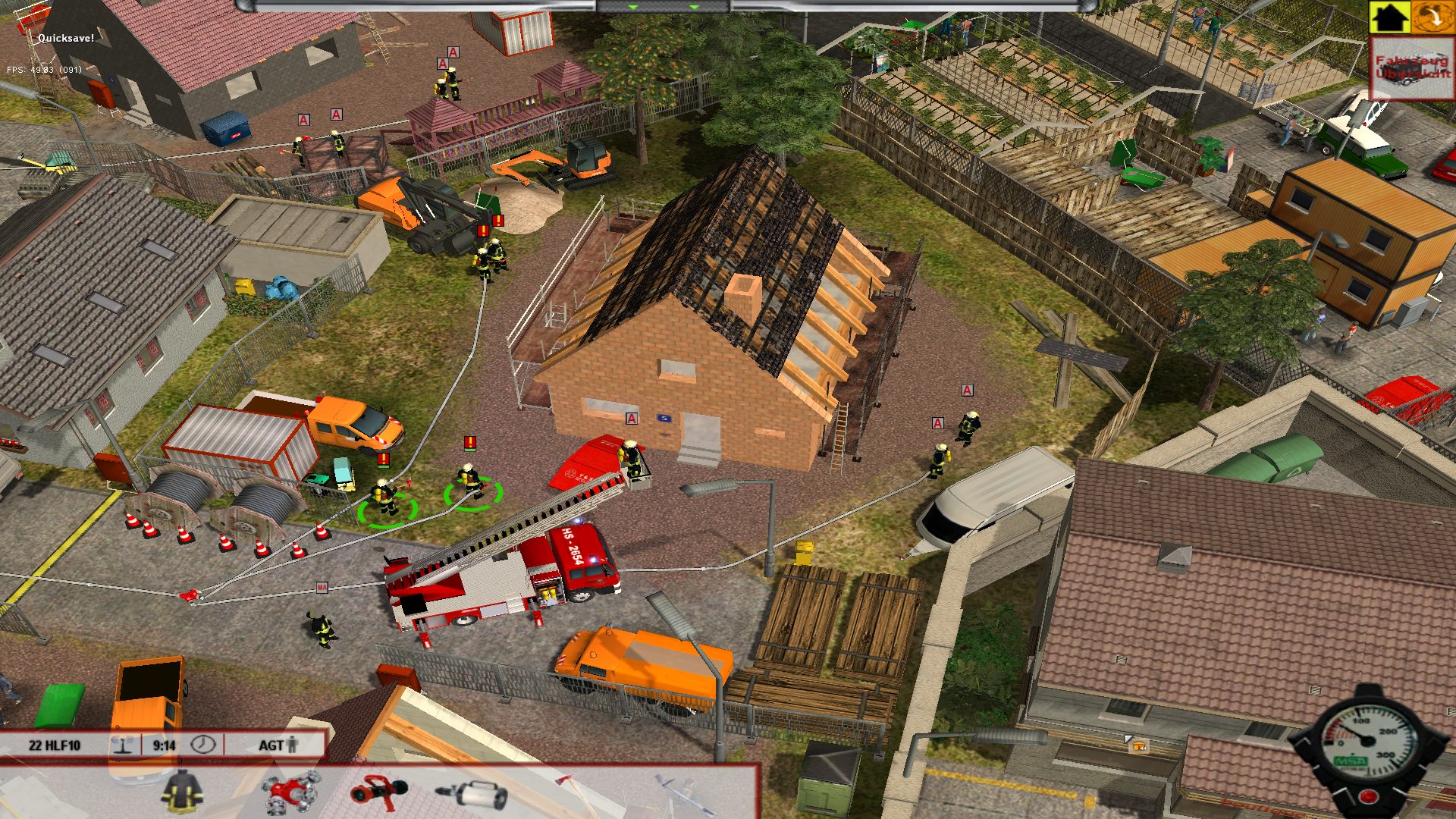Select the firefighter jacket command icon
This screenshot has width=1456, height=819.
[x=182, y=792]
